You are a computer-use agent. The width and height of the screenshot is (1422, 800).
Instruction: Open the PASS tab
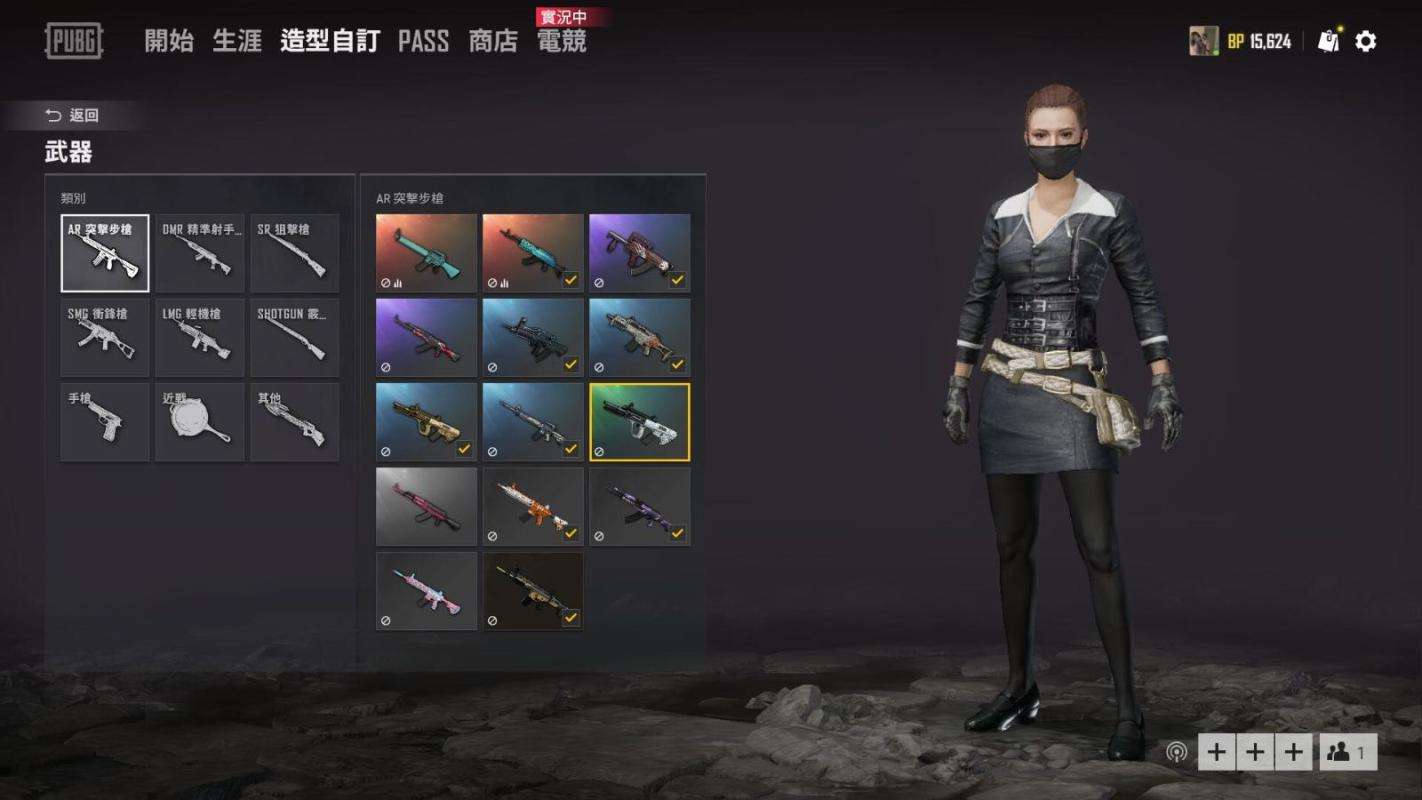coord(423,41)
